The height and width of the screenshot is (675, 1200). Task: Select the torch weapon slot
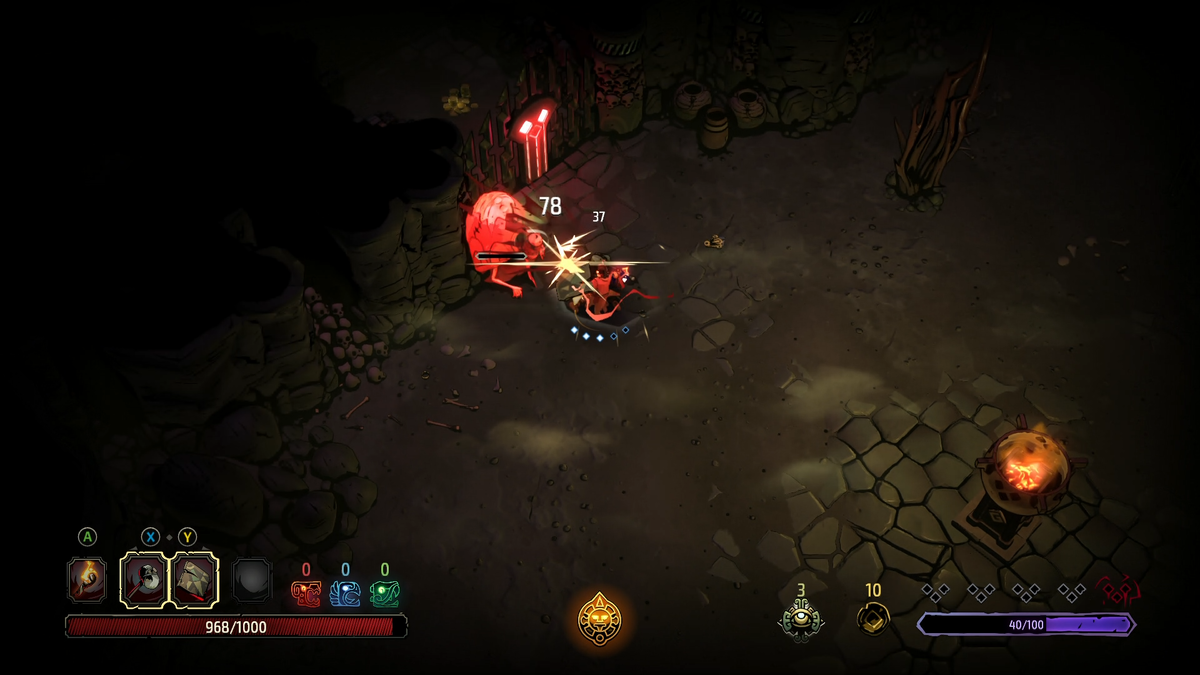87,580
